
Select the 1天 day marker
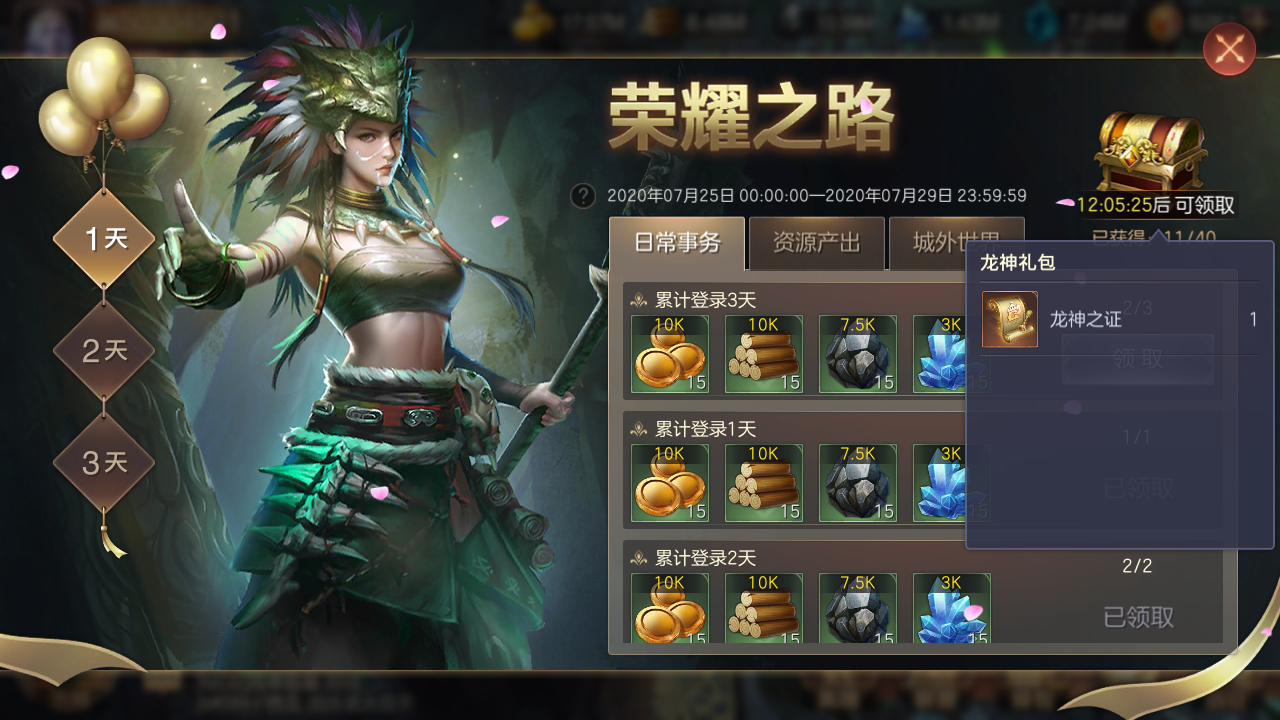tap(104, 239)
